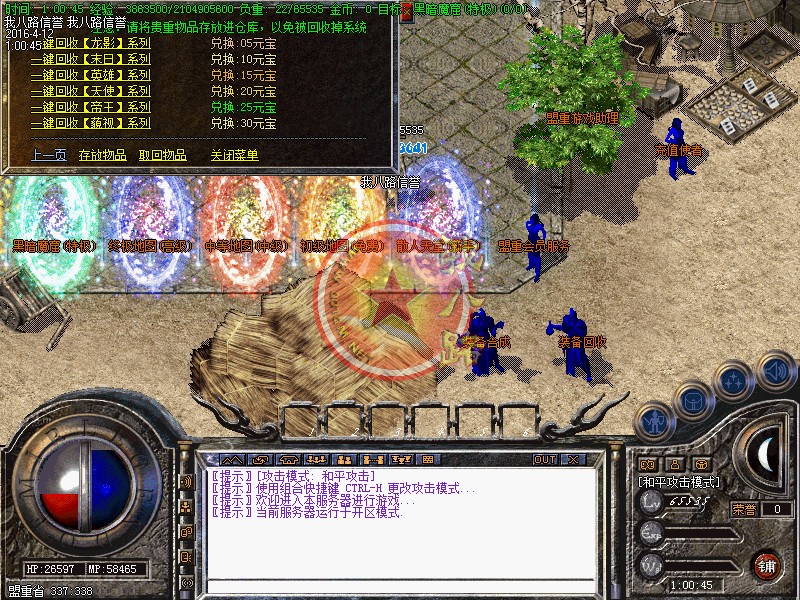
Task: Open the round red 铺 shop button
Action: [x=767, y=566]
